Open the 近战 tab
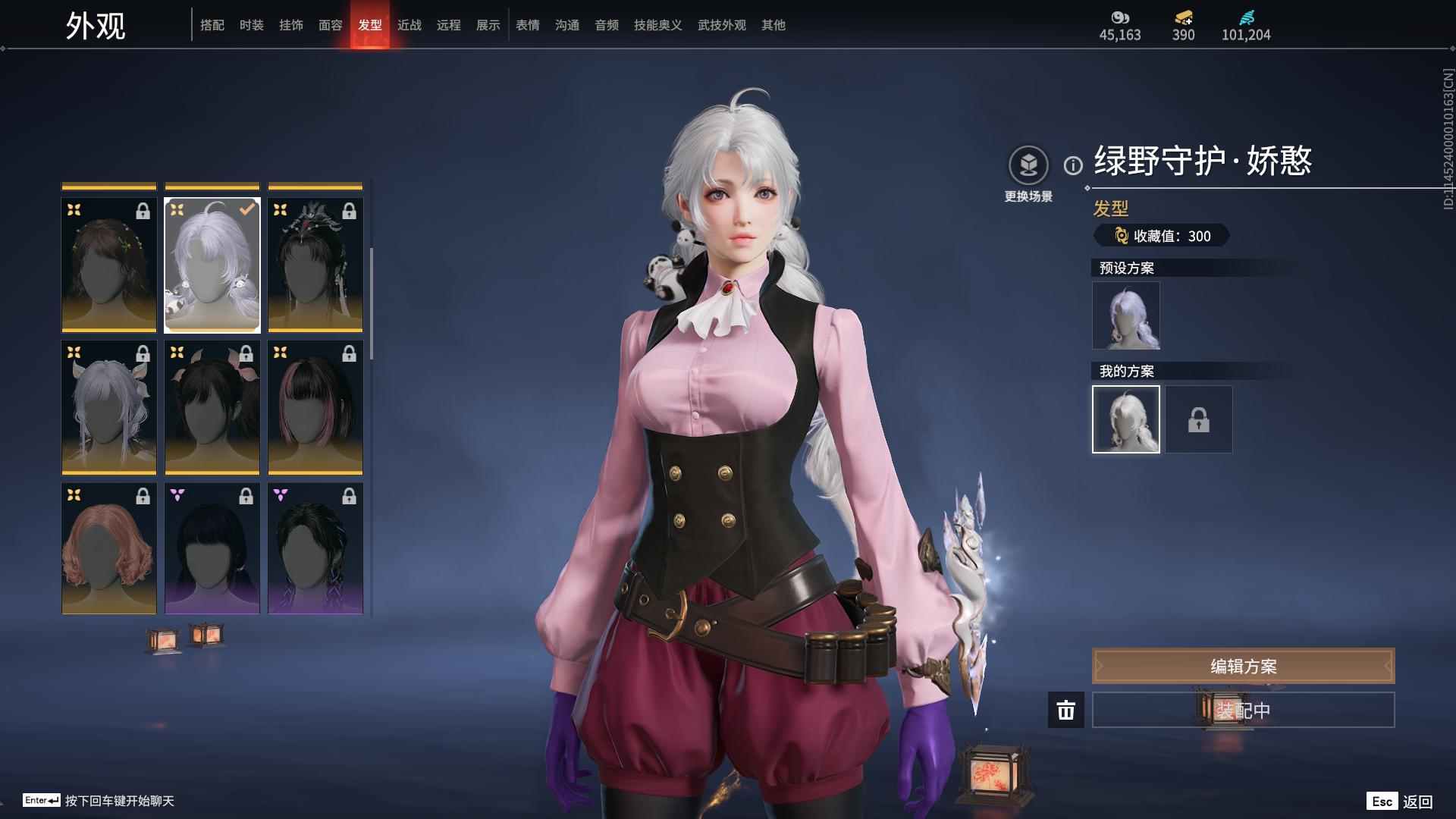 (x=409, y=25)
